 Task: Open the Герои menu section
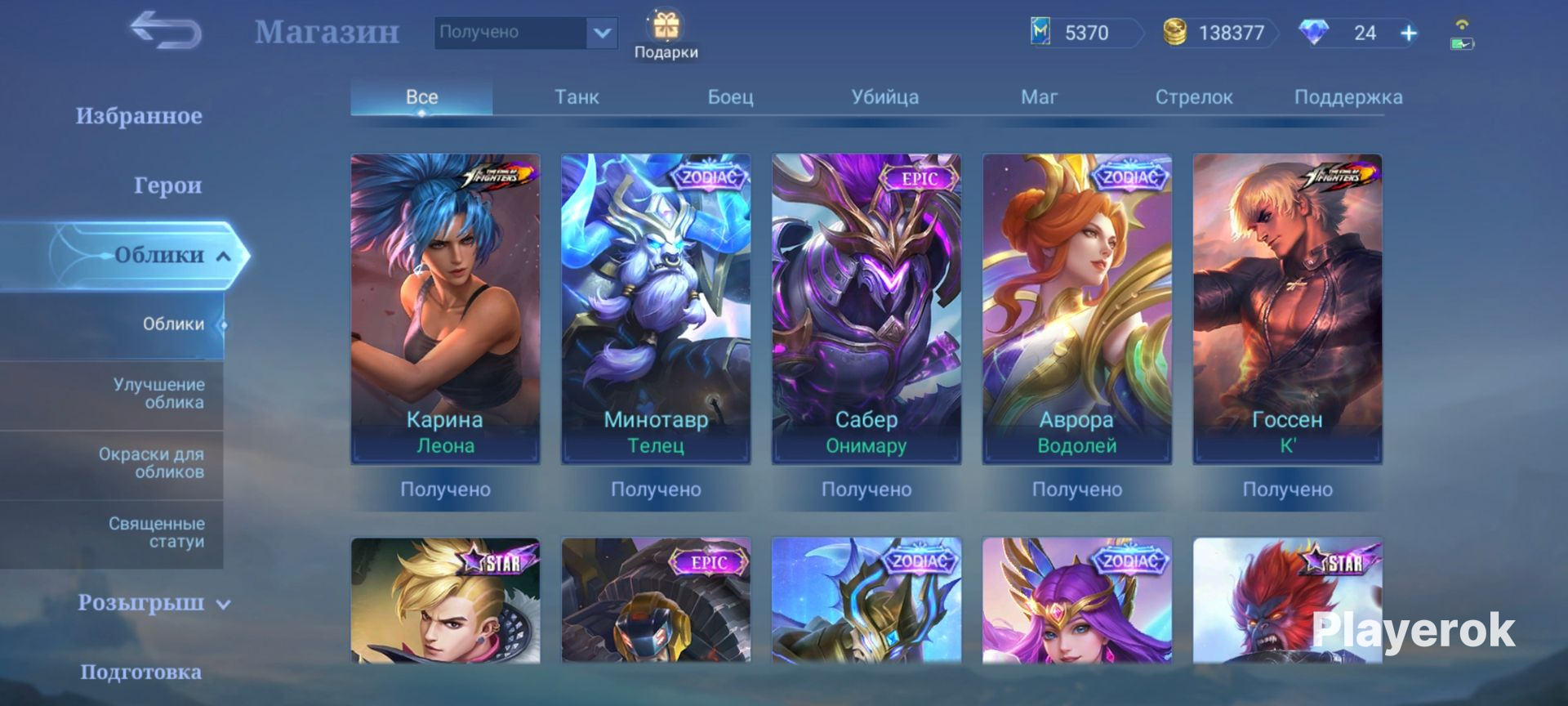[x=167, y=185]
